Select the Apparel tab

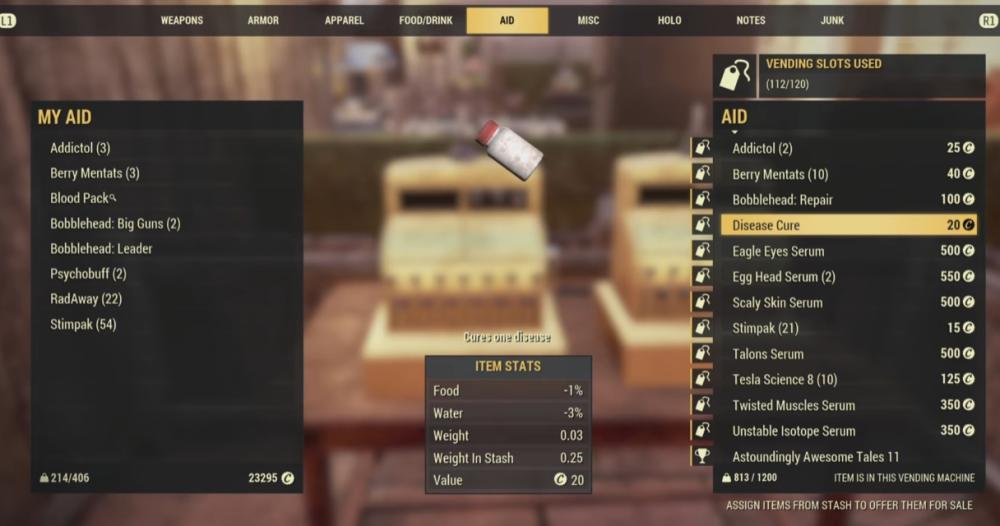coord(344,20)
